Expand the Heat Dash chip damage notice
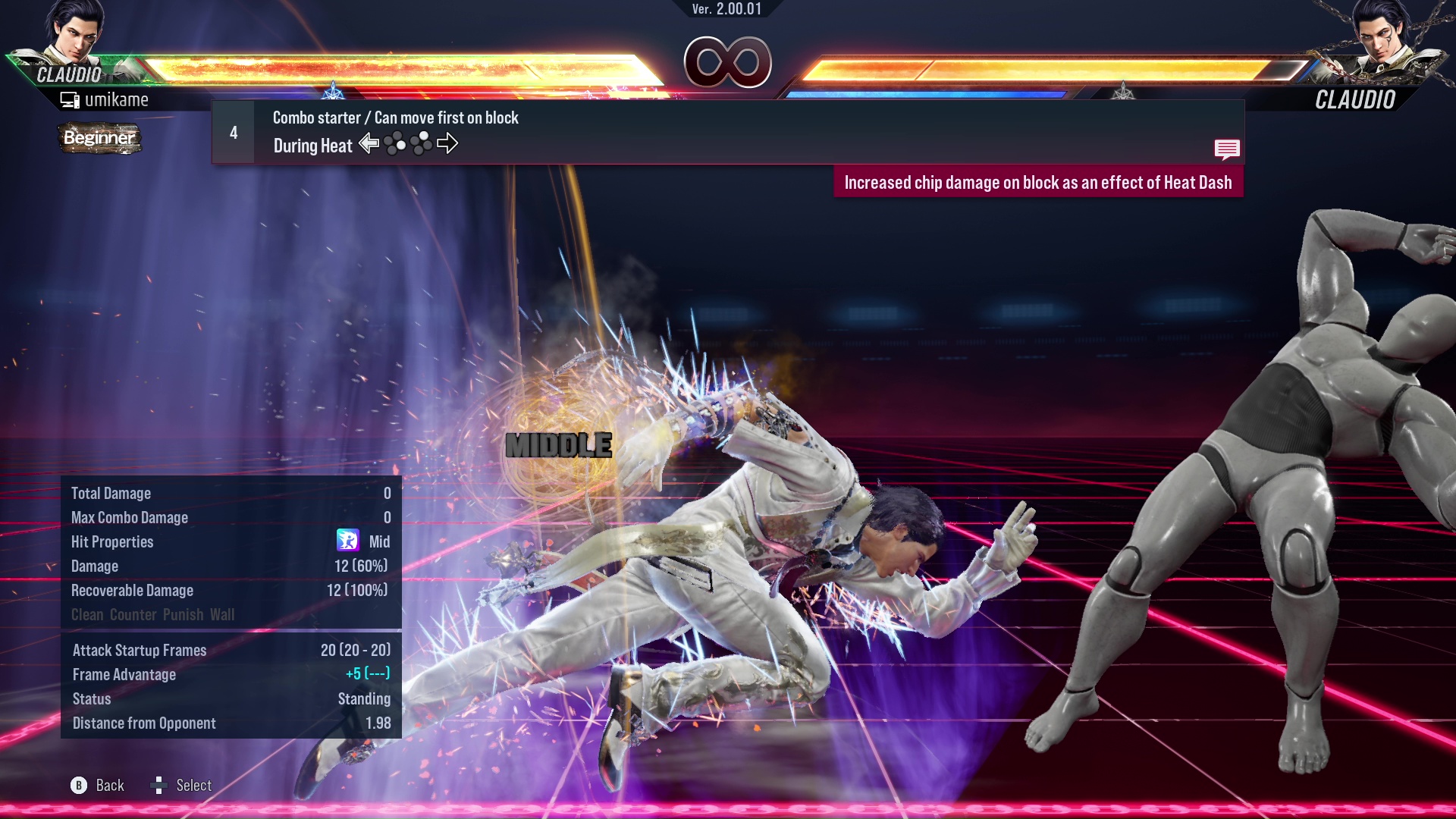 1039,182
